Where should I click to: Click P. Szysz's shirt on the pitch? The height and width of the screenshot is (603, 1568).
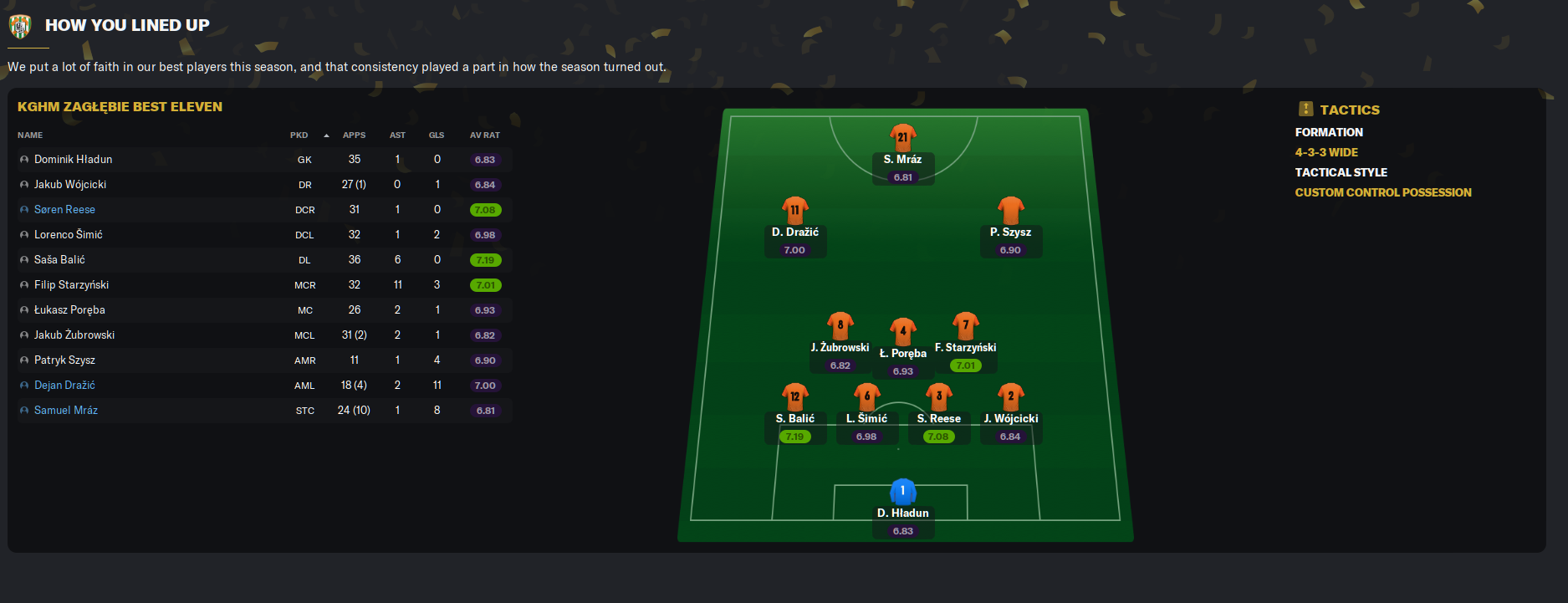[1010, 210]
